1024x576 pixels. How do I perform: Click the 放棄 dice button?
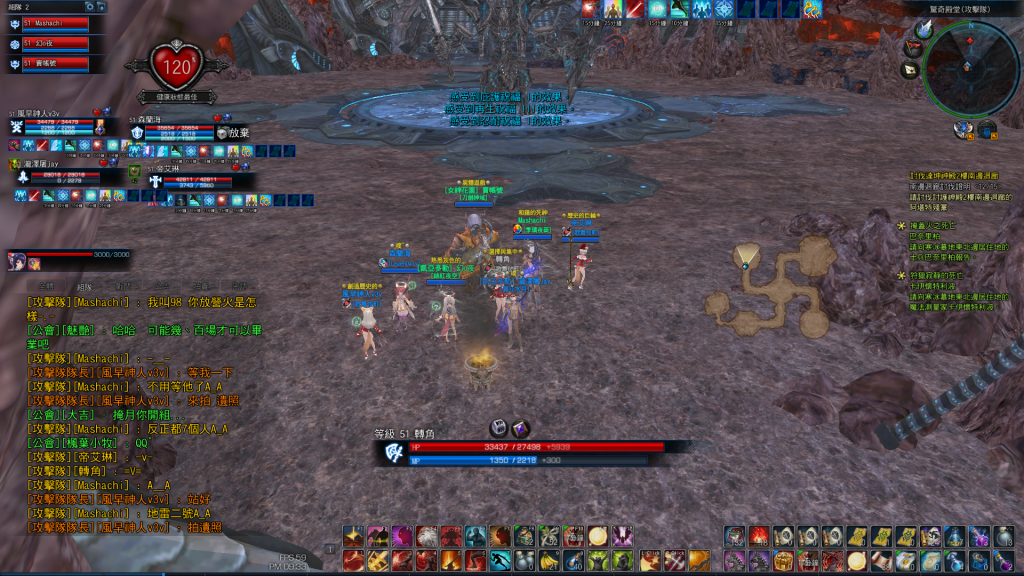[x=229, y=132]
